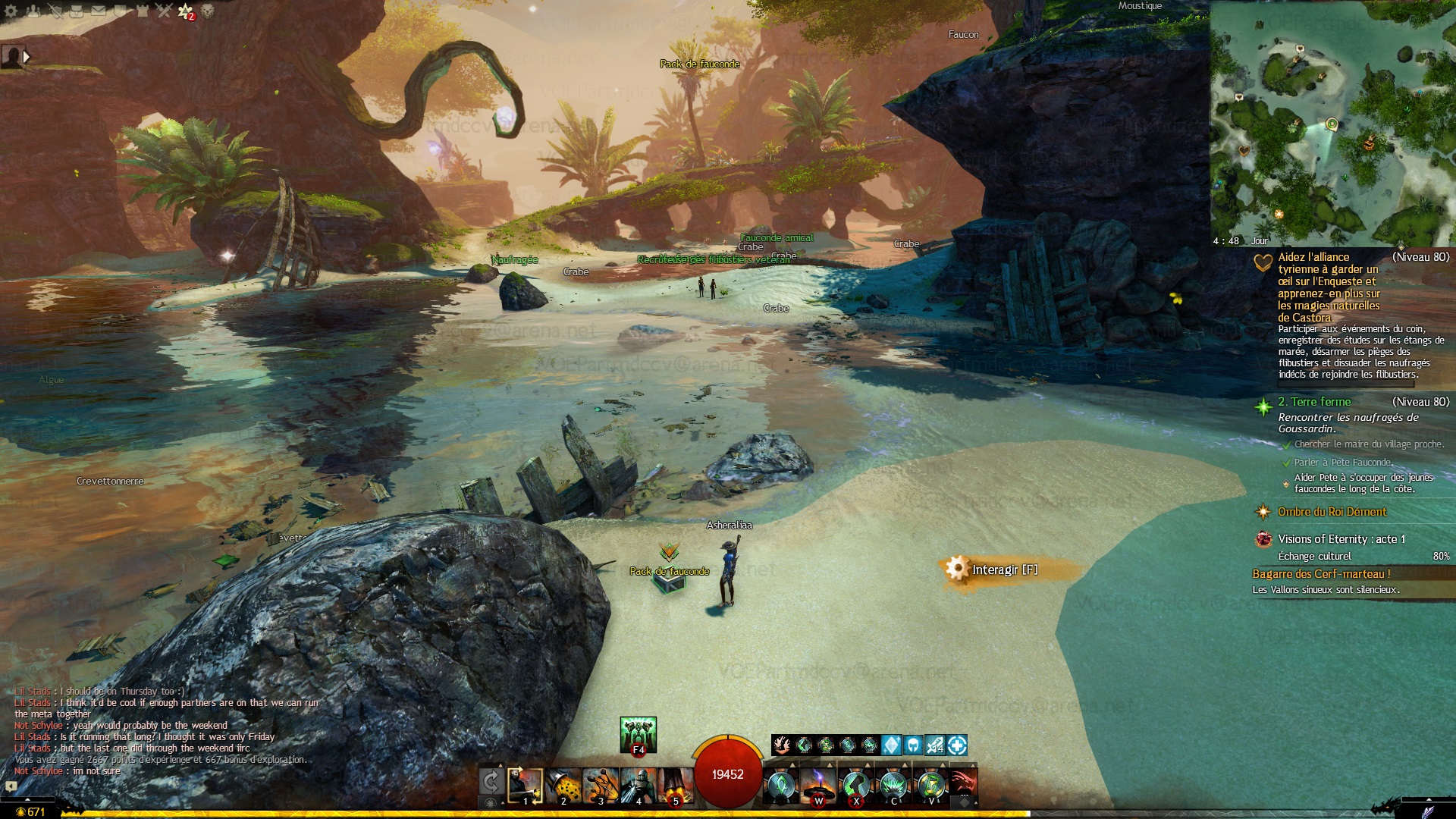Screen dimensions: 1456x819
Task: Select the Ombre du Roi Dément objective
Action: pos(1332,512)
